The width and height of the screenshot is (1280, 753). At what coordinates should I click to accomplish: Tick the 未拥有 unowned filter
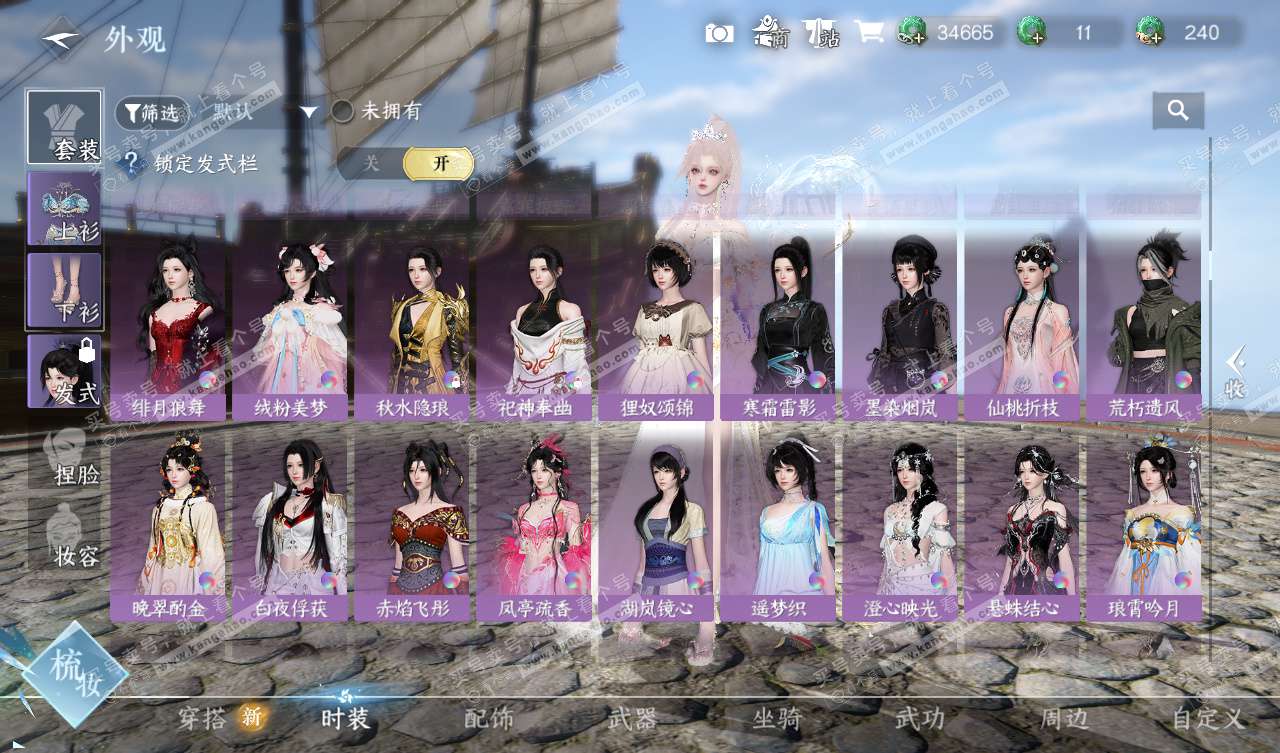coord(343,111)
